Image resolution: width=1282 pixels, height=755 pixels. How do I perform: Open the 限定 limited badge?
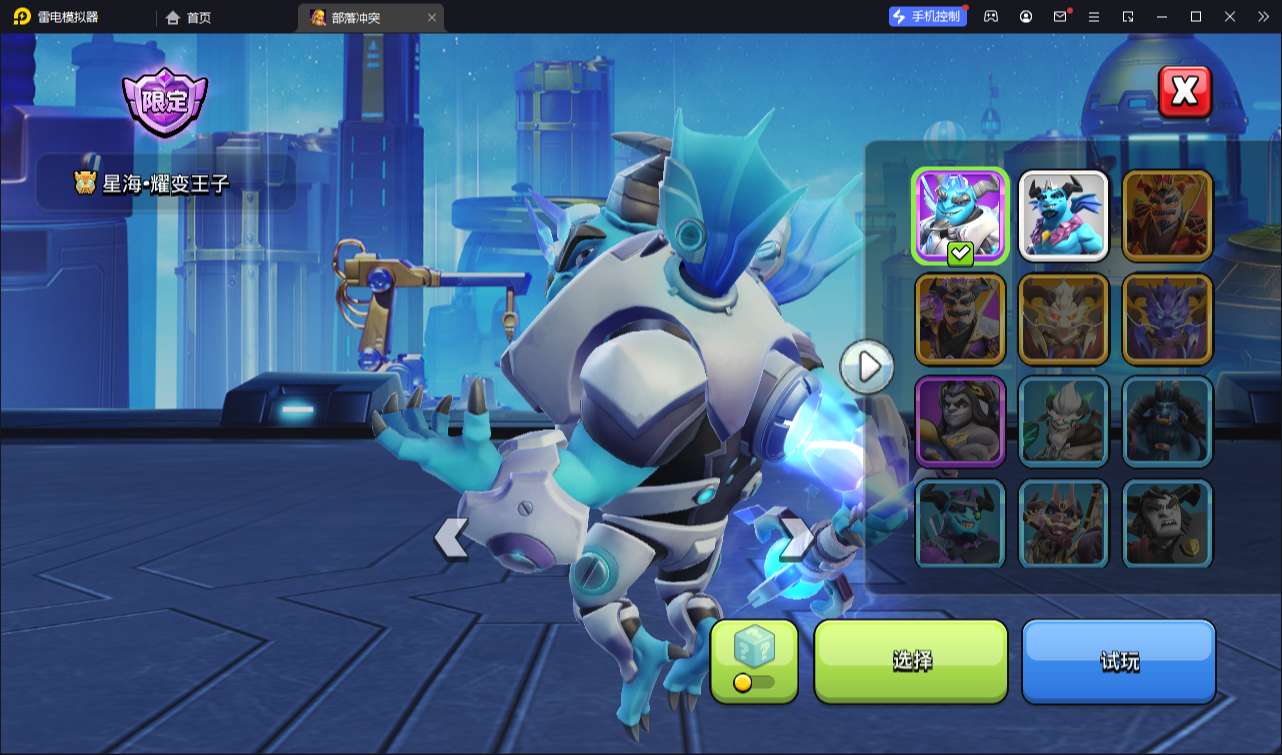tap(164, 101)
